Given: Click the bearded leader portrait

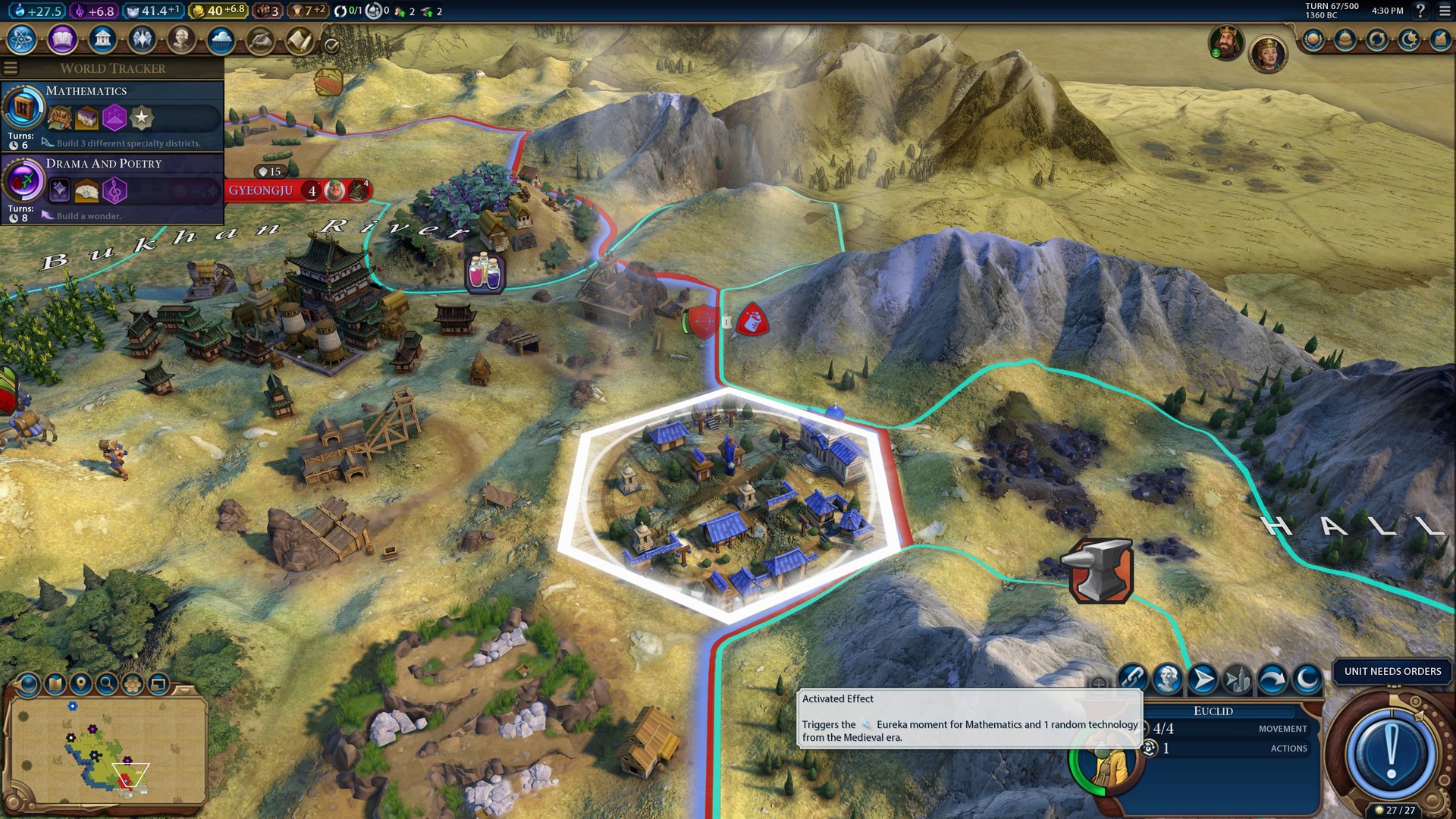Looking at the screenshot, I should click(1225, 42).
